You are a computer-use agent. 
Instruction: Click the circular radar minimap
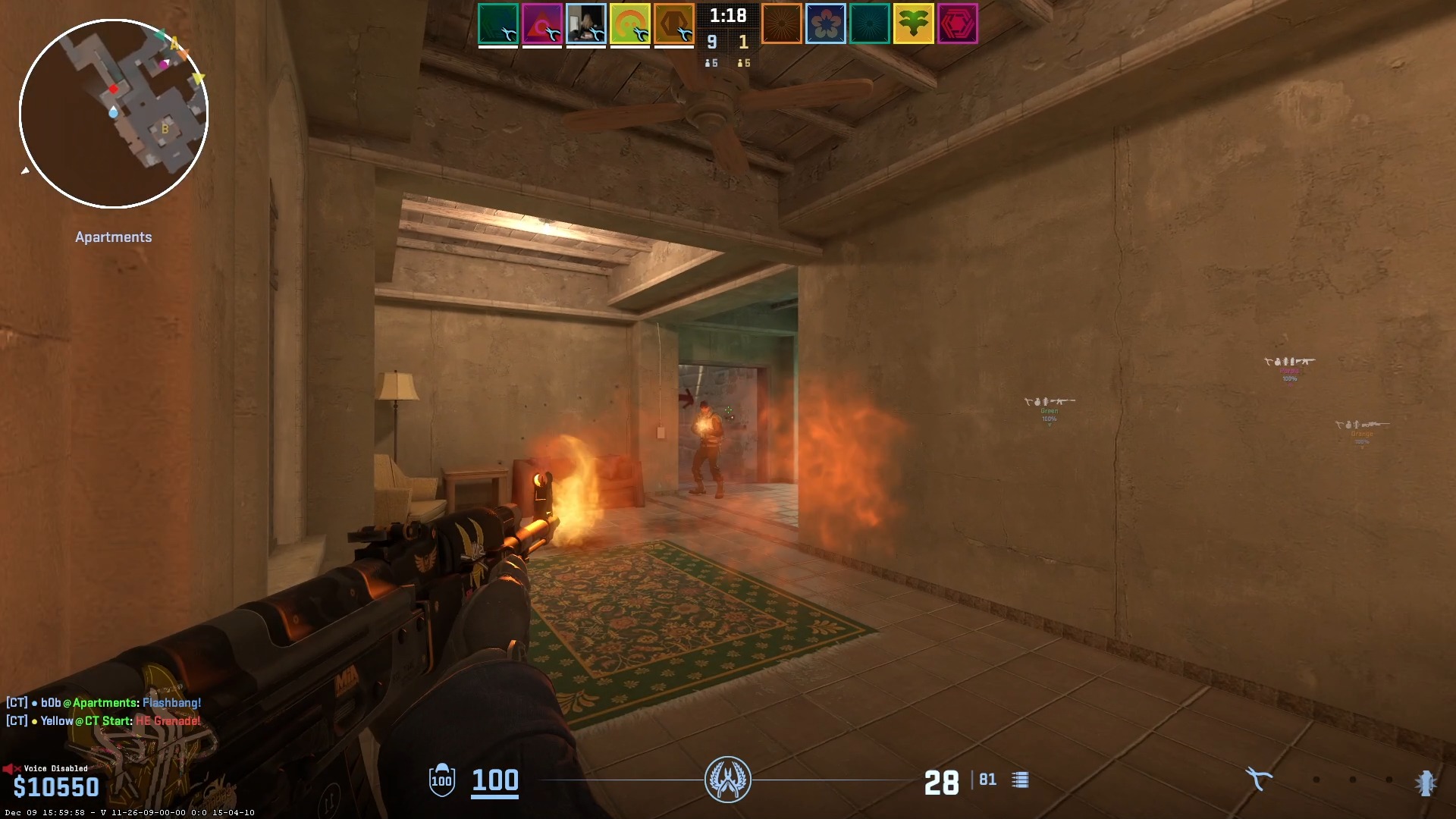[114, 114]
